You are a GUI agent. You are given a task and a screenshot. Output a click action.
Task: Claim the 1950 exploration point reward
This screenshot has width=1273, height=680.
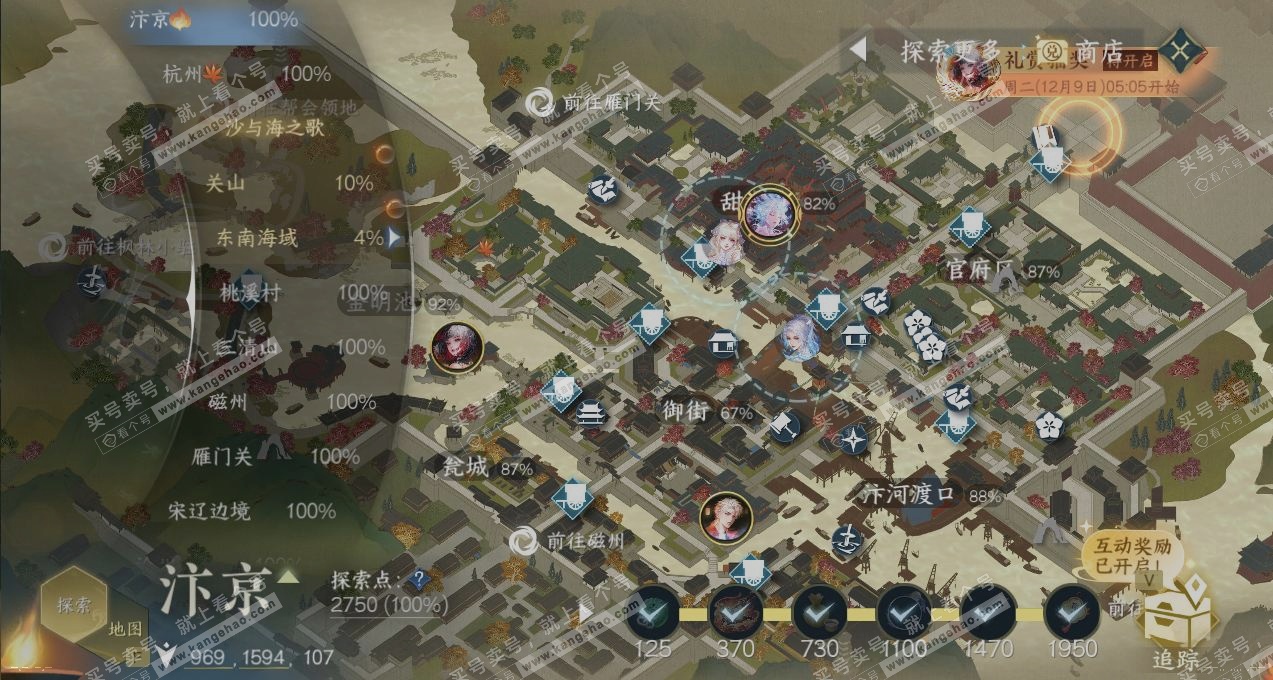[1071, 612]
